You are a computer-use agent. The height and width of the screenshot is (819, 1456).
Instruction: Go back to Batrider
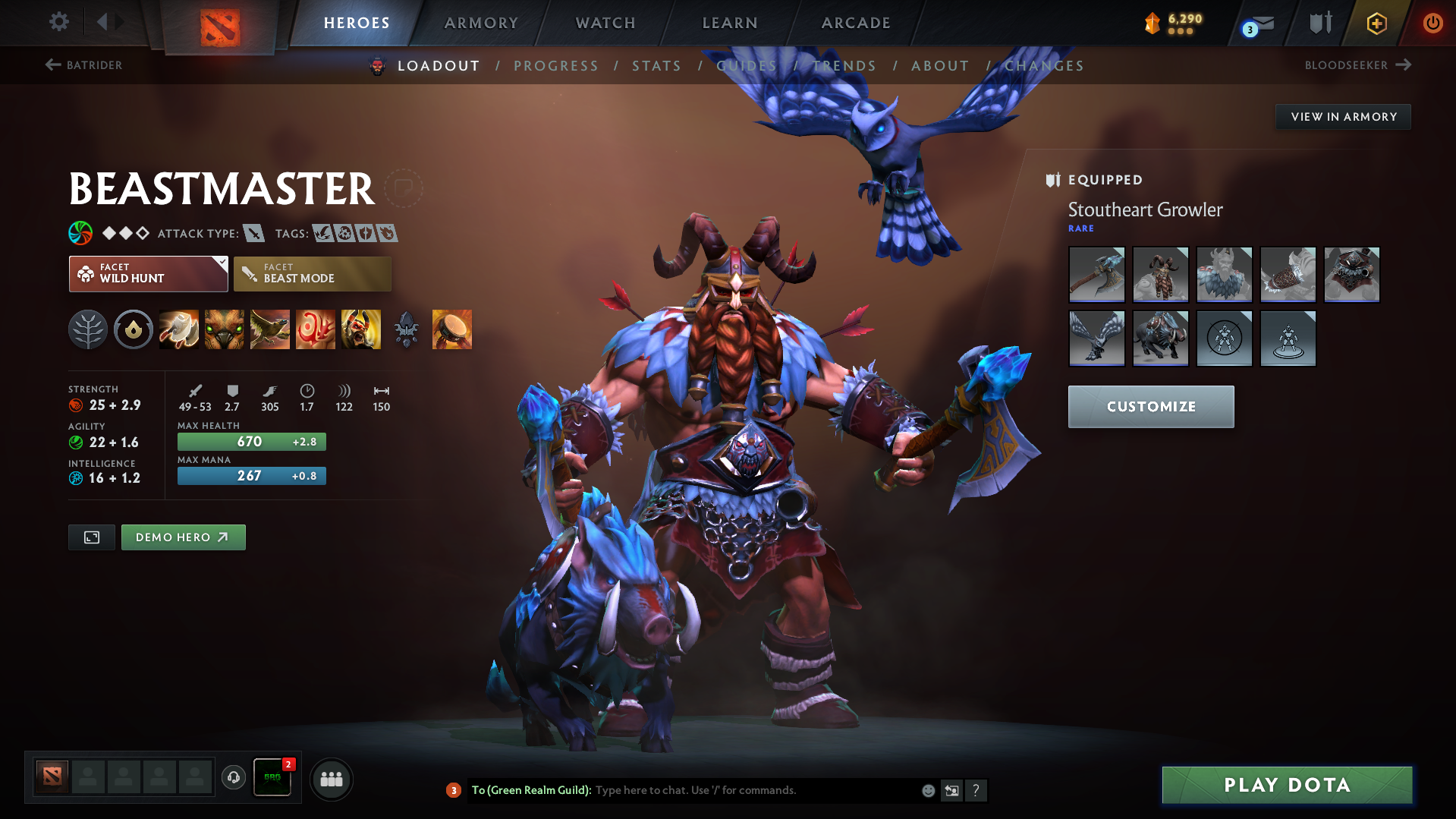tap(85, 65)
